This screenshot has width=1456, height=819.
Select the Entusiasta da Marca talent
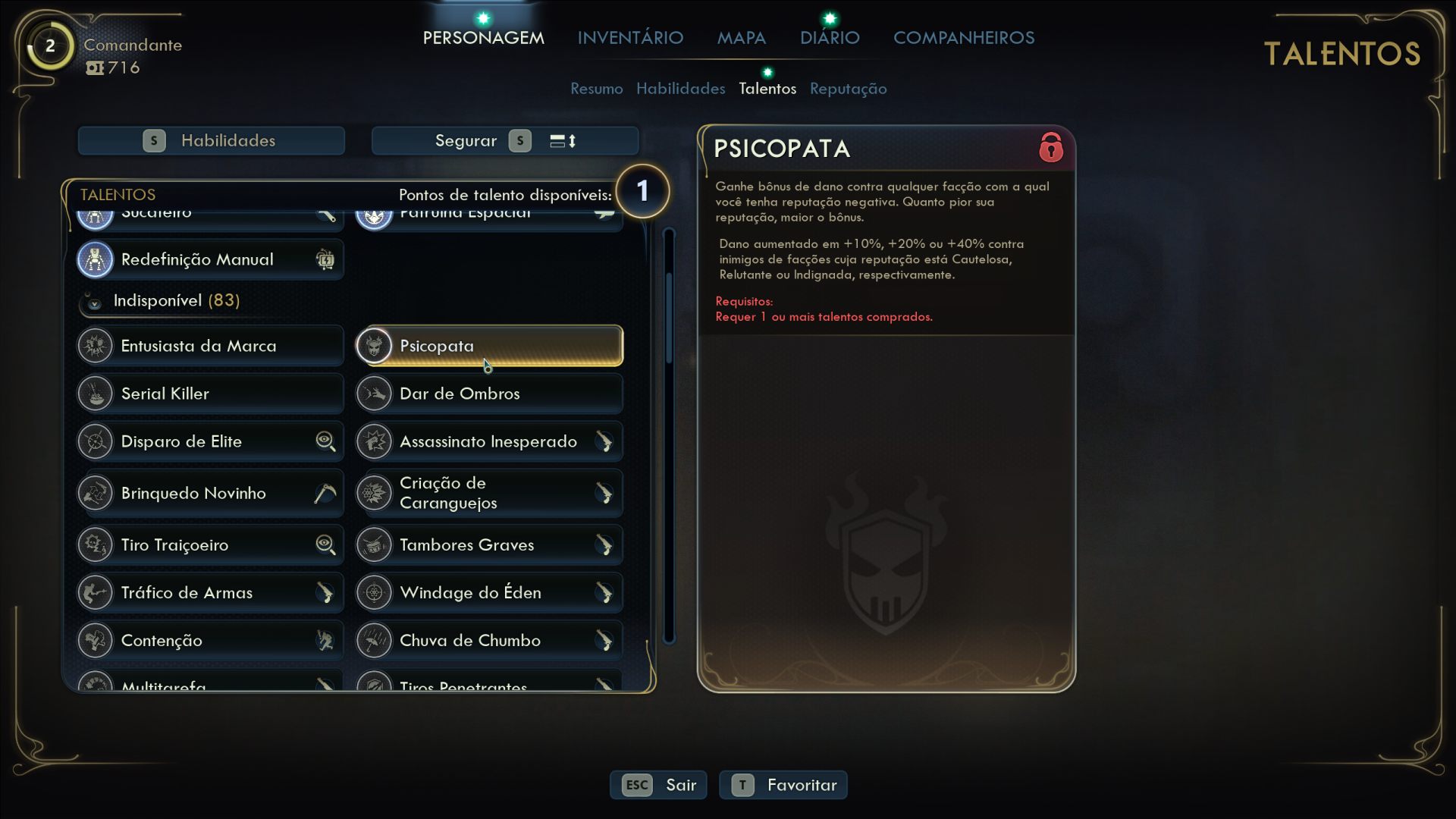point(210,346)
